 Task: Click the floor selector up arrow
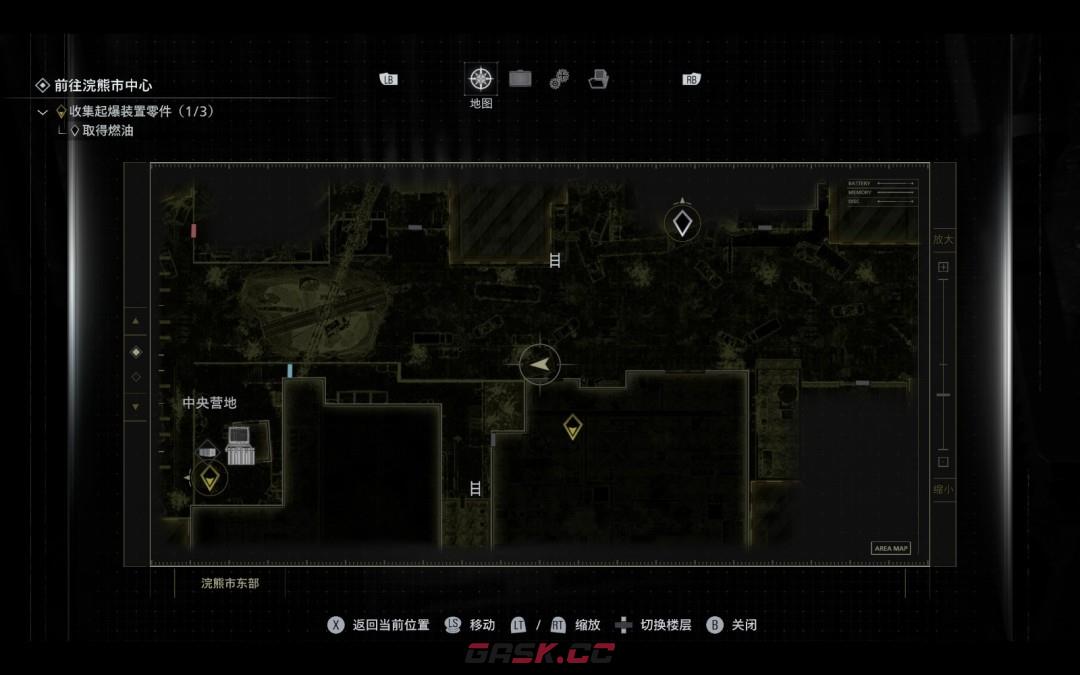click(x=136, y=322)
